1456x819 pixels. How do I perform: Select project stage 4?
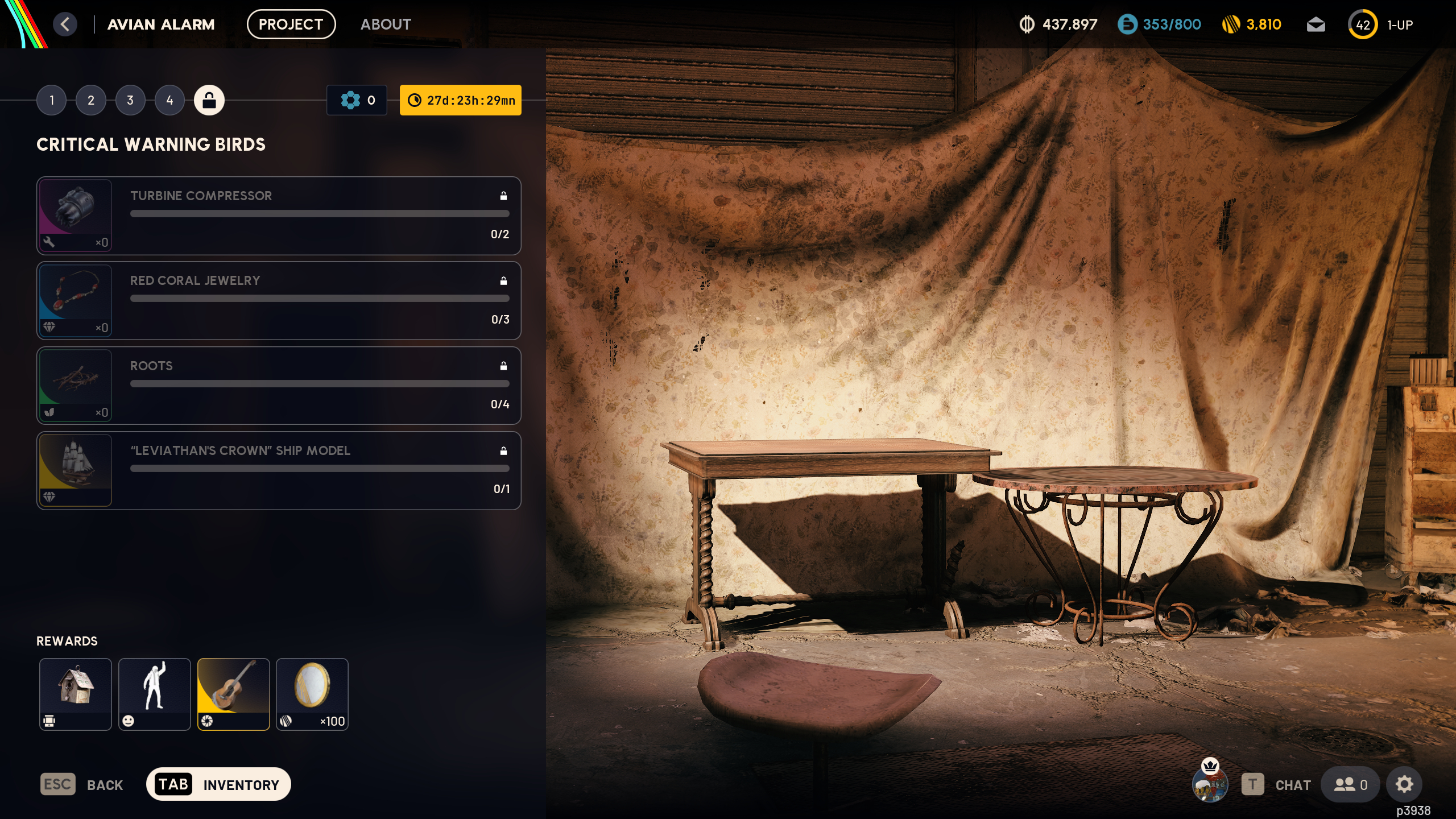(x=168, y=100)
